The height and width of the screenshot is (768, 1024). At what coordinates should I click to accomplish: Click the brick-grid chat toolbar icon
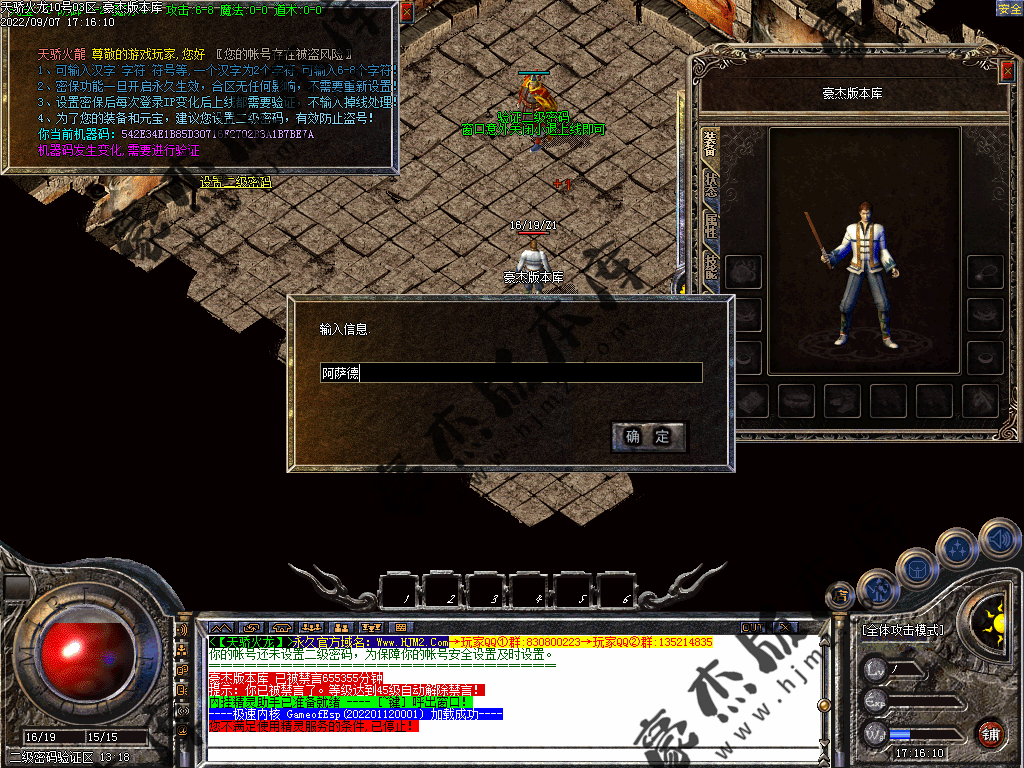(400, 628)
